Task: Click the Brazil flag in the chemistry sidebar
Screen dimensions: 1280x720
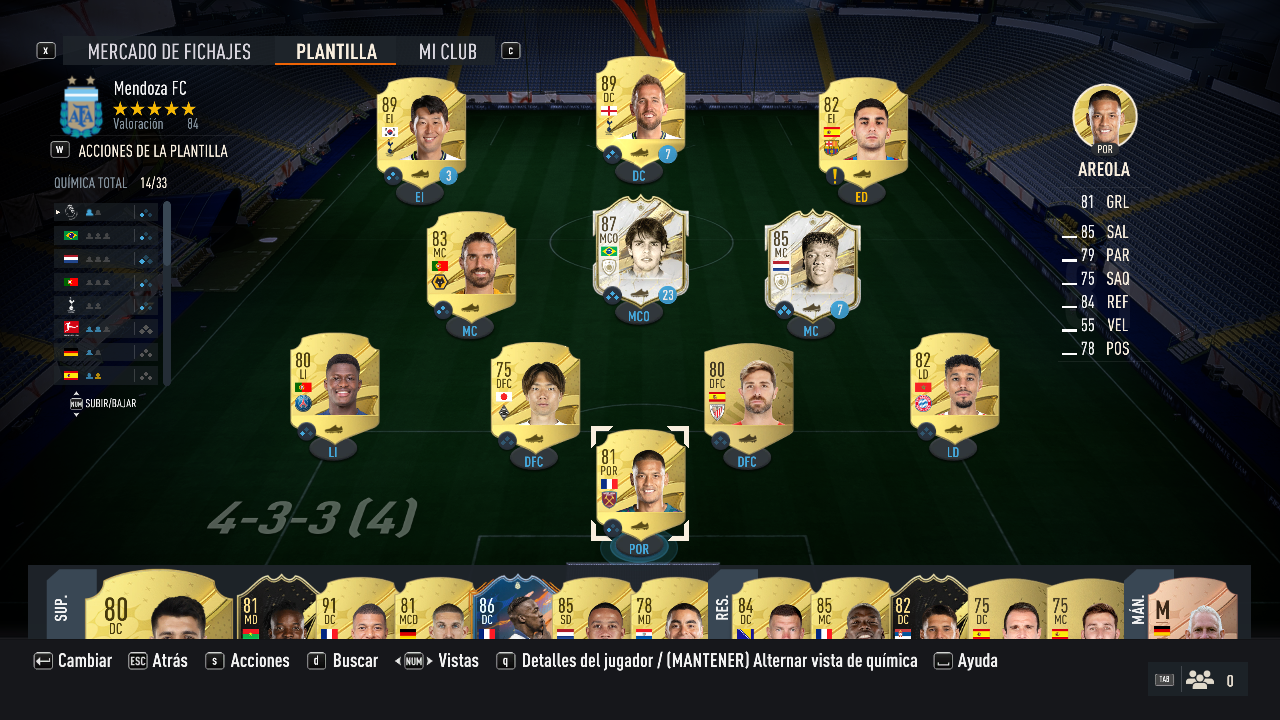Action: coord(71,236)
